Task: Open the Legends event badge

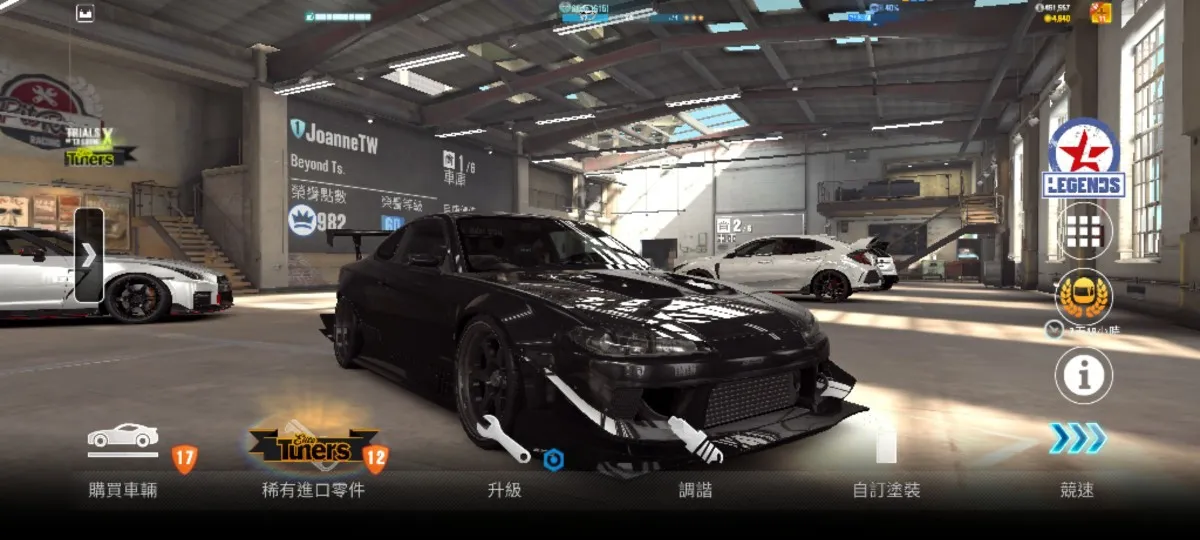Action: pyautogui.click(x=1084, y=159)
